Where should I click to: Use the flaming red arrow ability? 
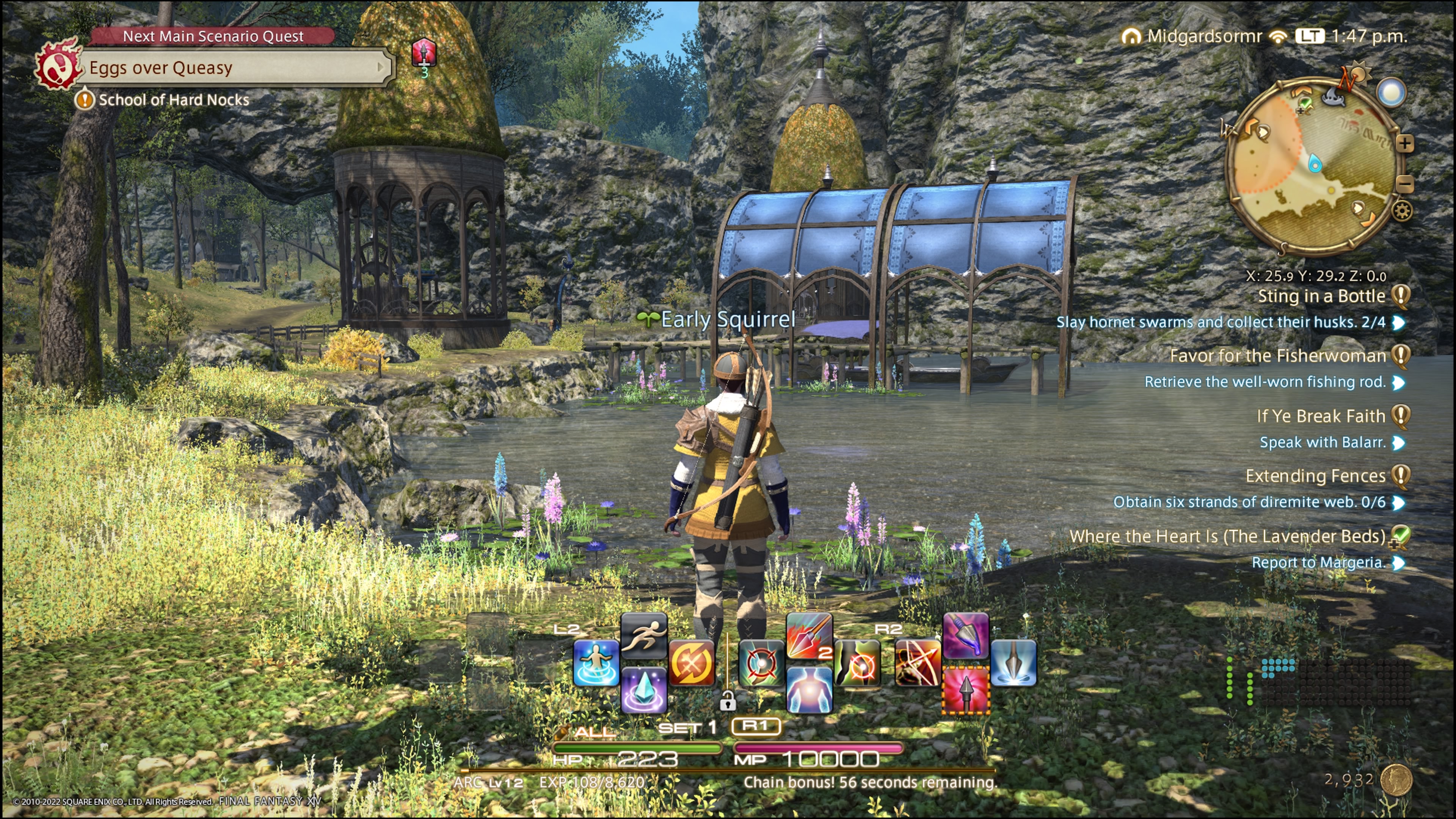808,636
